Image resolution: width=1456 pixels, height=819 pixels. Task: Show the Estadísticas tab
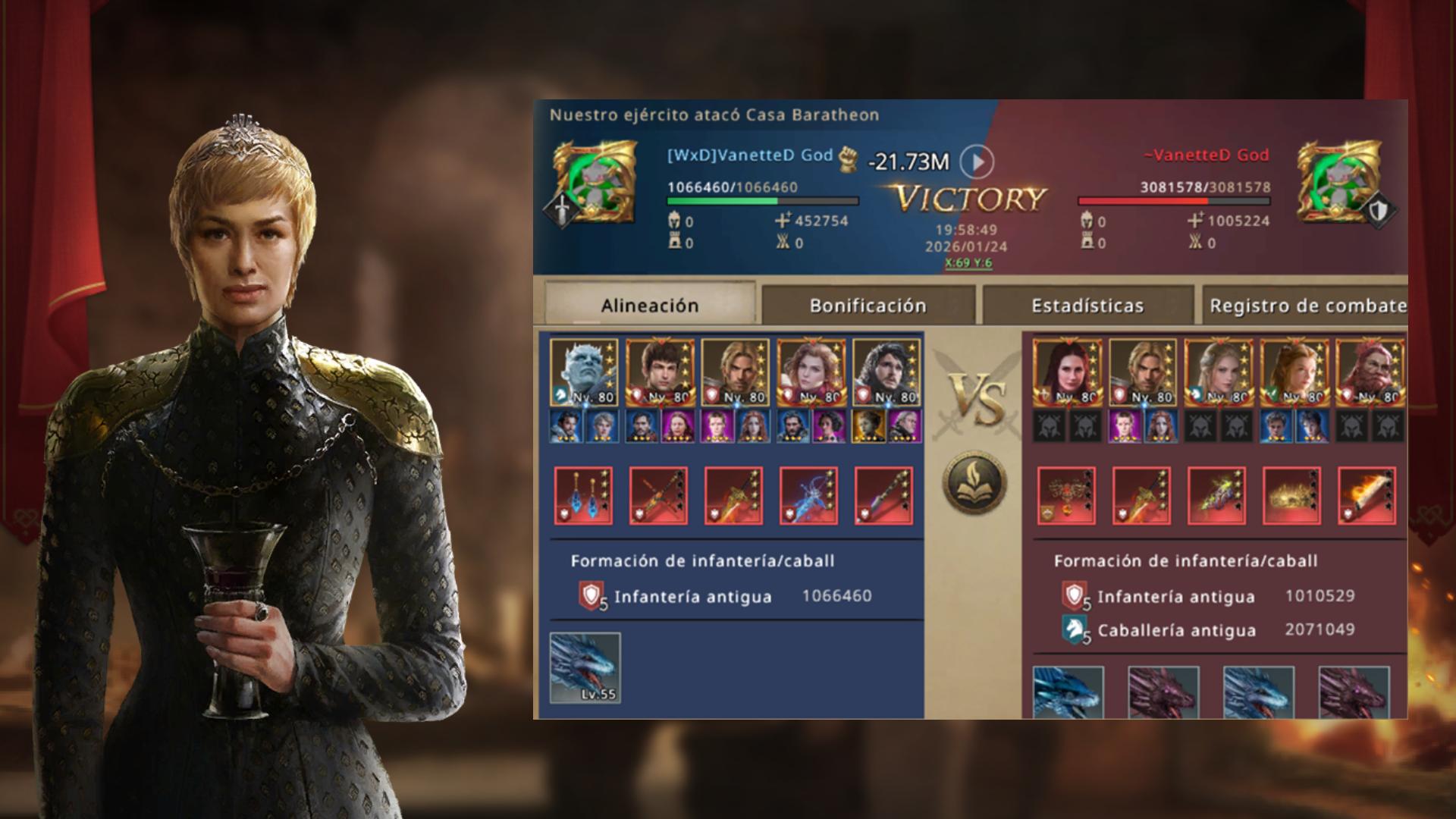pos(1087,306)
